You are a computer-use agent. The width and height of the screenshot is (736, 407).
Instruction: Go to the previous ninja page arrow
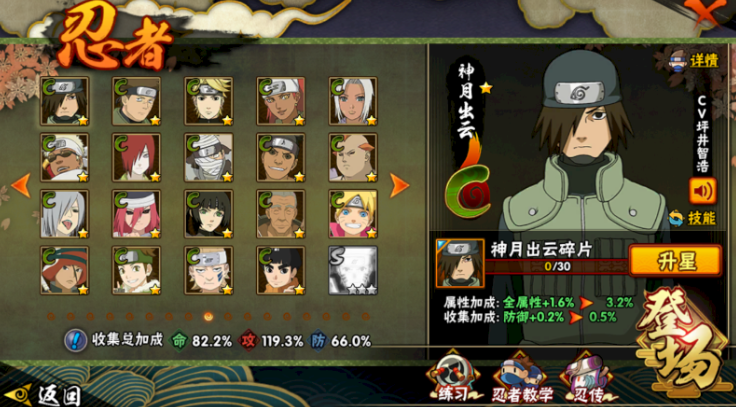pos(17,185)
